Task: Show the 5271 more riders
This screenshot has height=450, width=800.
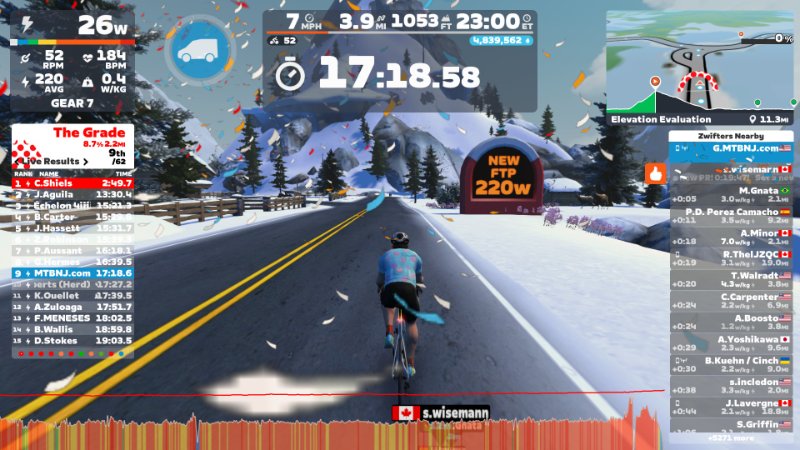Action: pos(731,437)
